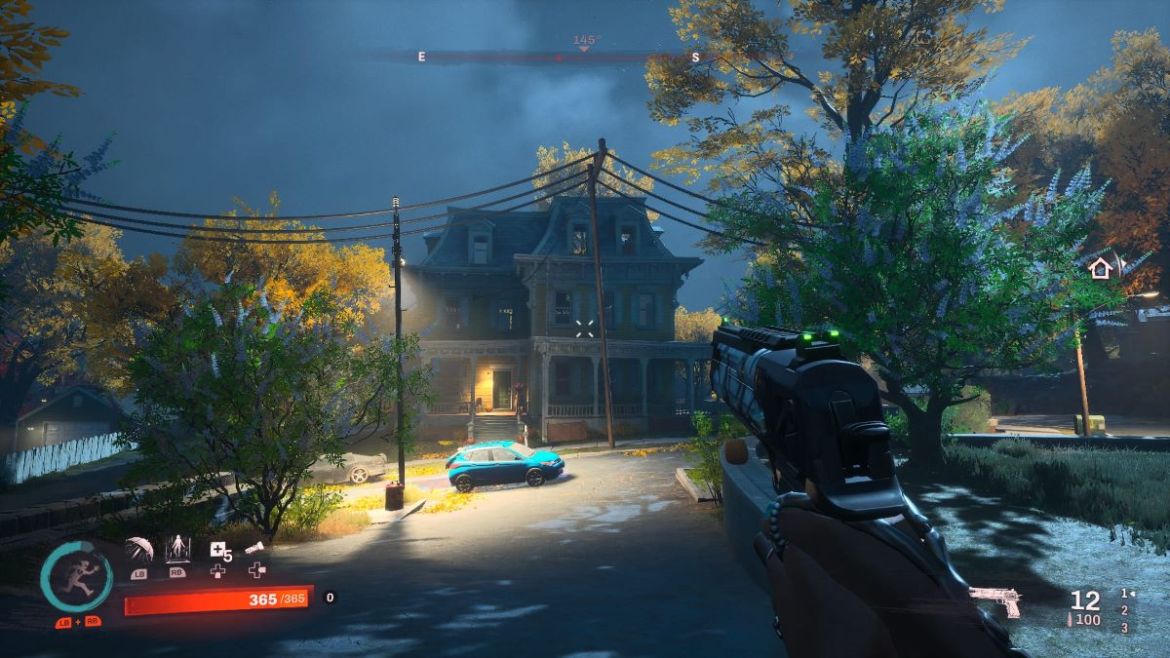Toggle the flashlight icon
The image size is (1170, 658).
255,548
